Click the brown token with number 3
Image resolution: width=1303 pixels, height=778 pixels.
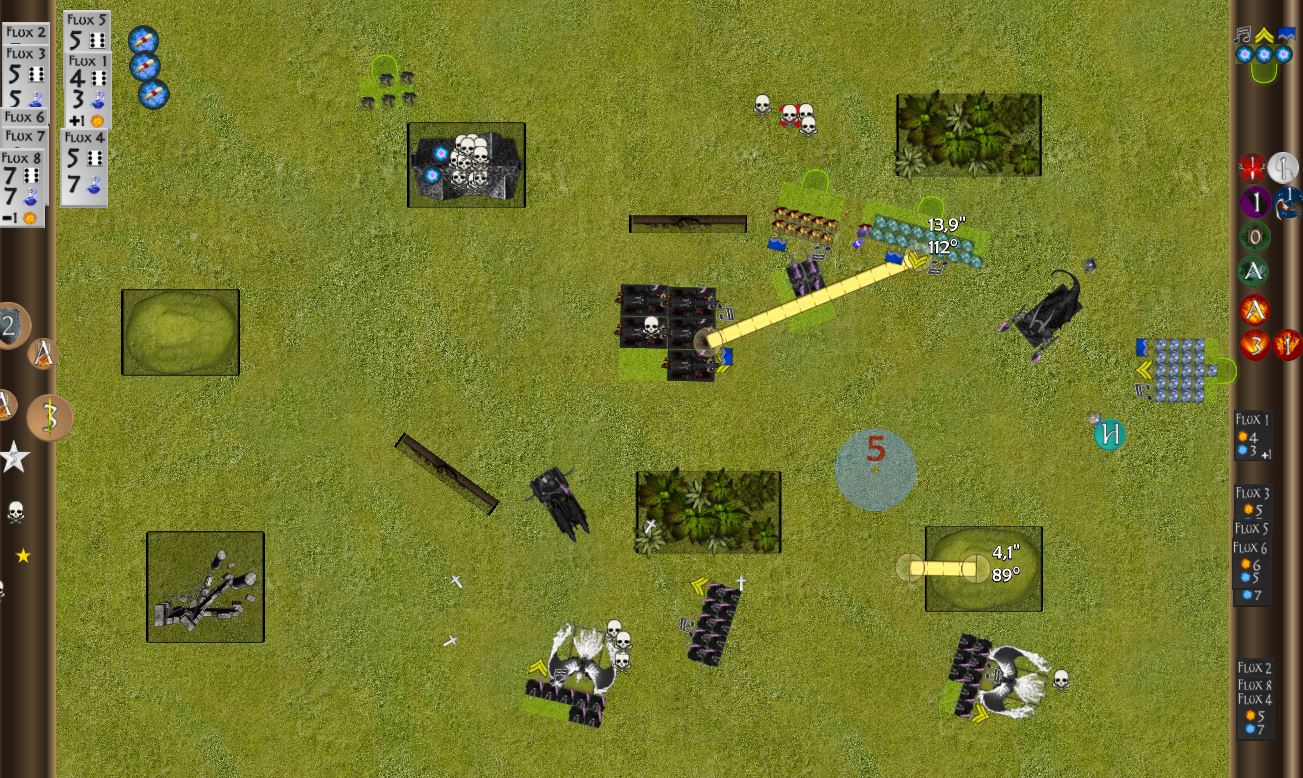pyautogui.click(x=49, y=417)
